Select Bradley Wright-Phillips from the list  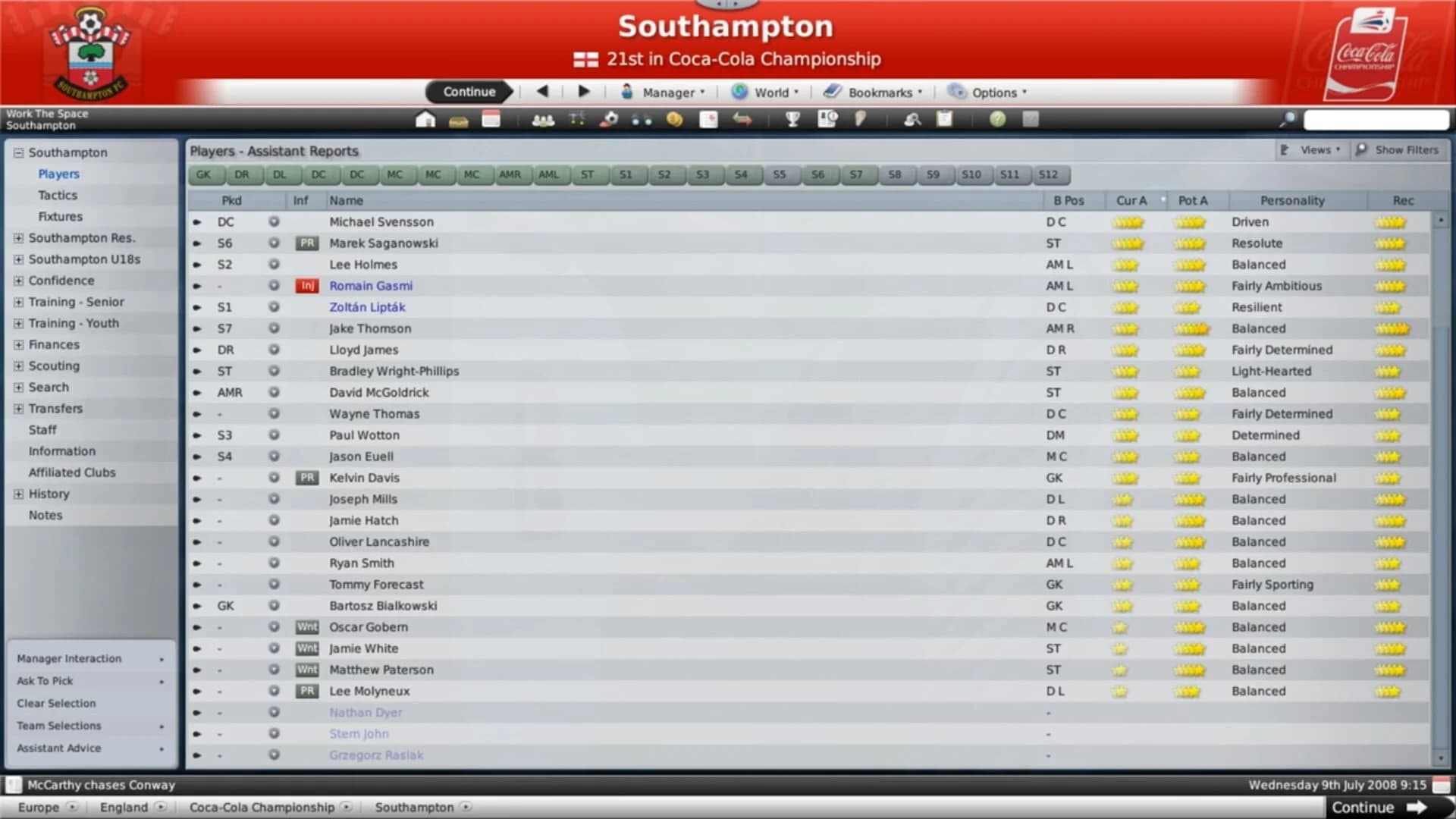(x=394, y=371)
